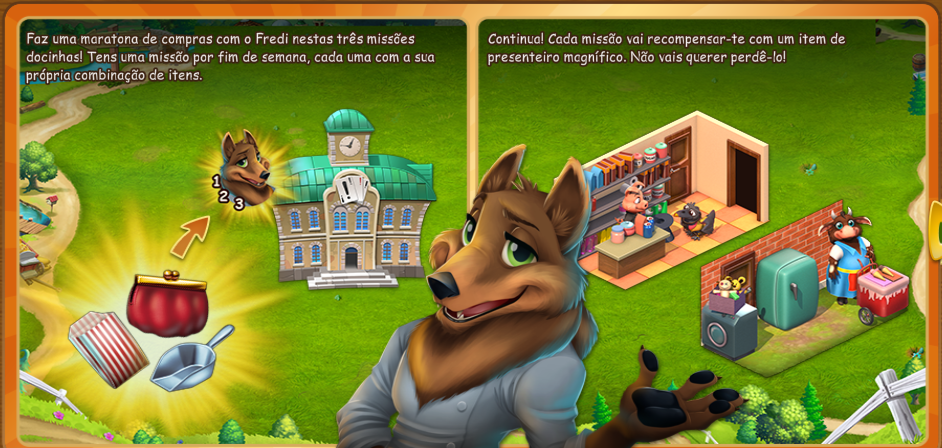The width and height of the screenshot is (942, 448).
Task: Click the yellow next-page button at the edge
Action: [x=936, y=231]
